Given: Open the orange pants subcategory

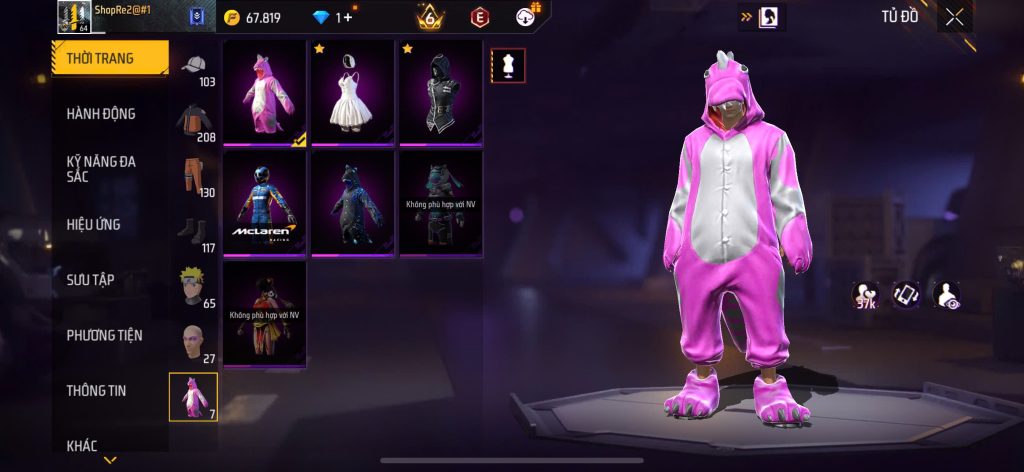Looking at the screenshot, I should pyautogui.click(x=194, y=176).
